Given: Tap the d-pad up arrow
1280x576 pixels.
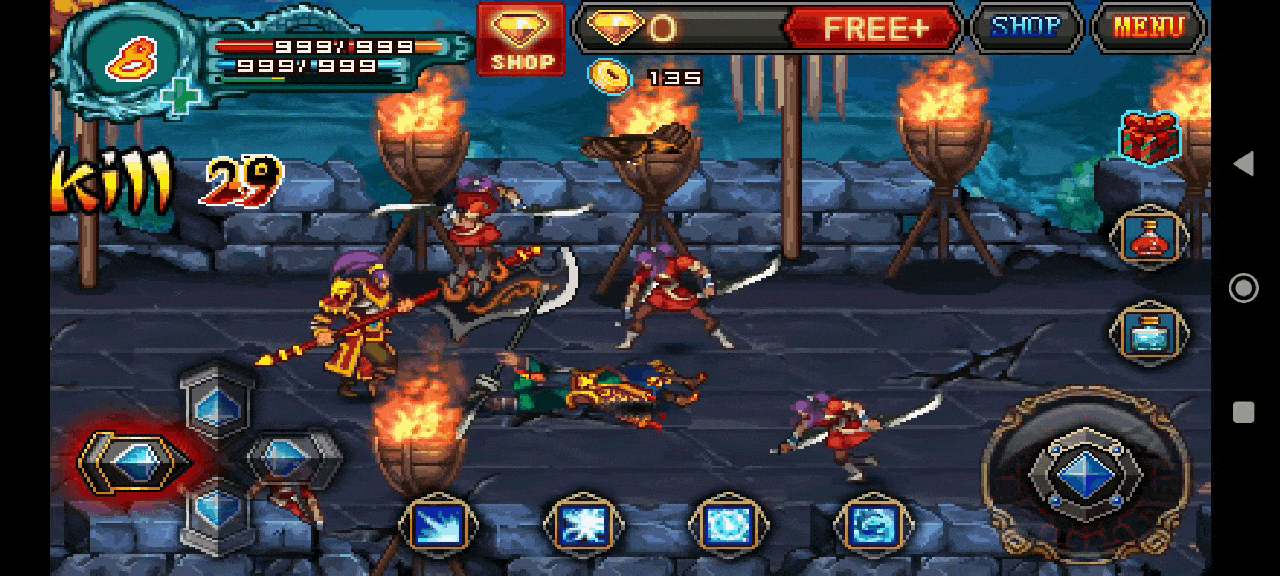Looking at the screenshot, I should [x=217, y=402].
